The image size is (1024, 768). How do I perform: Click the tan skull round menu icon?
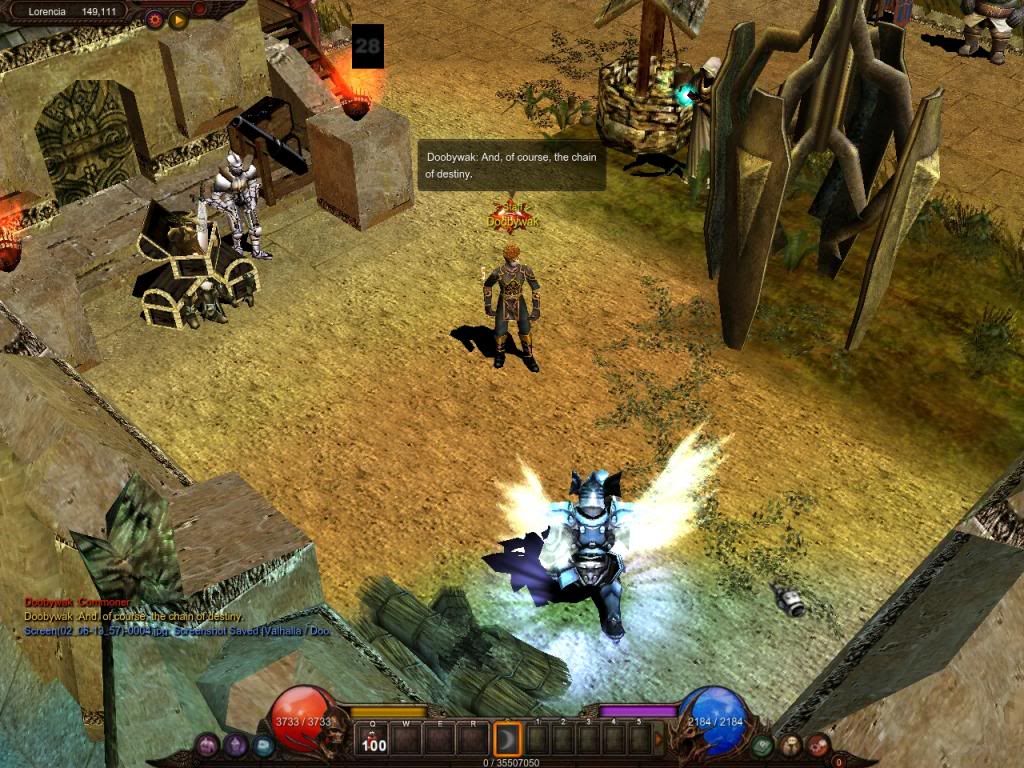[791, 745]
